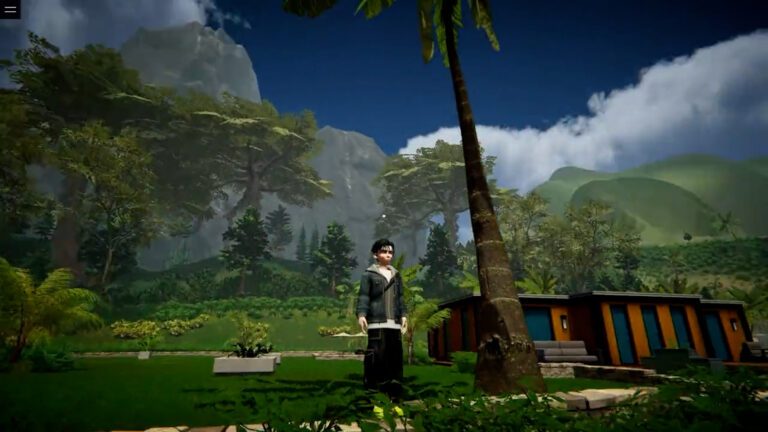Open the two-line menu button
The width and height of the screenshot is (768, 432).
coord(10,10)
